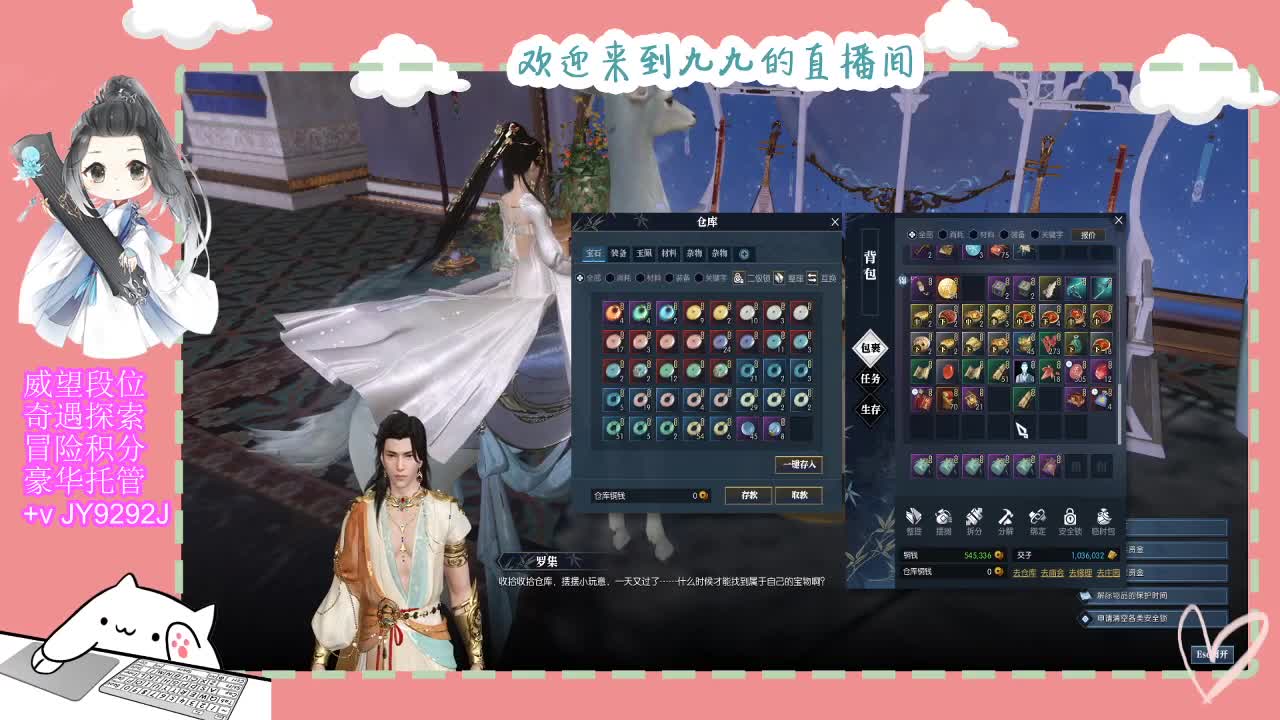
Task: Click the 锁定 item lock icon
Action: pyautogui.click(x=1037, y=518)
